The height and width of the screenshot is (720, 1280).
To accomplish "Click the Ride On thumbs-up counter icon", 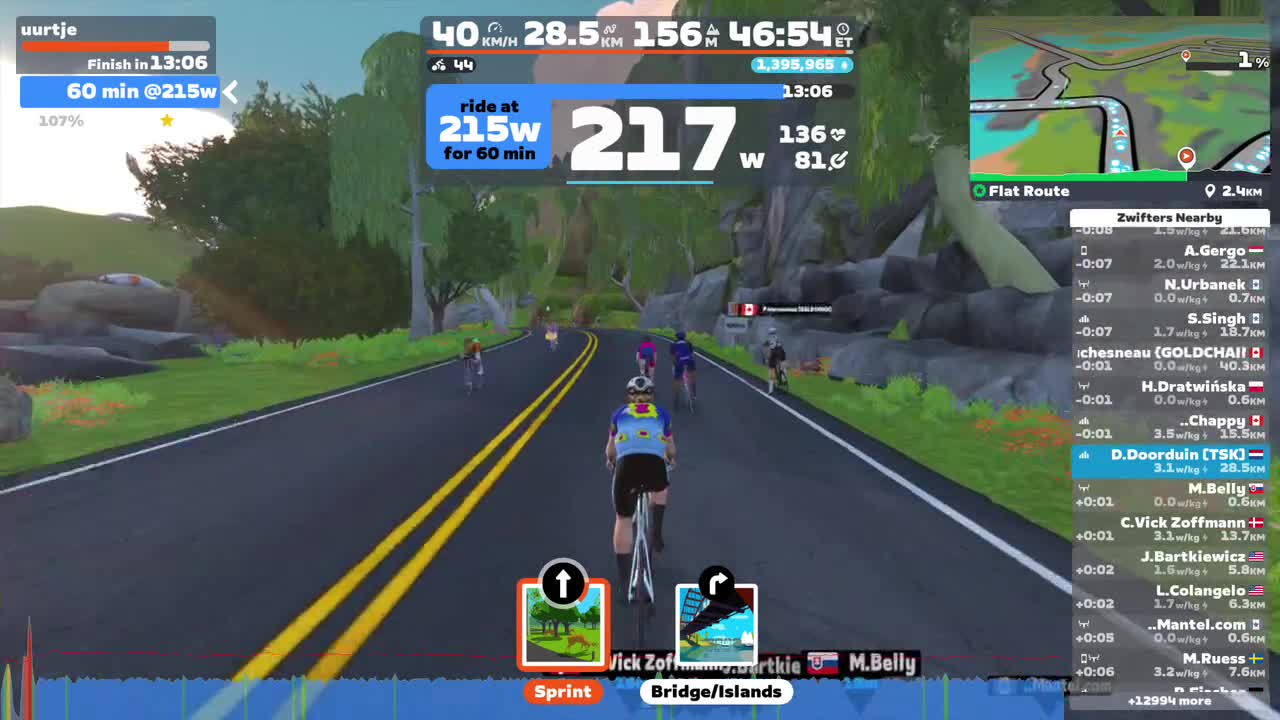I will tap(843, 65).
